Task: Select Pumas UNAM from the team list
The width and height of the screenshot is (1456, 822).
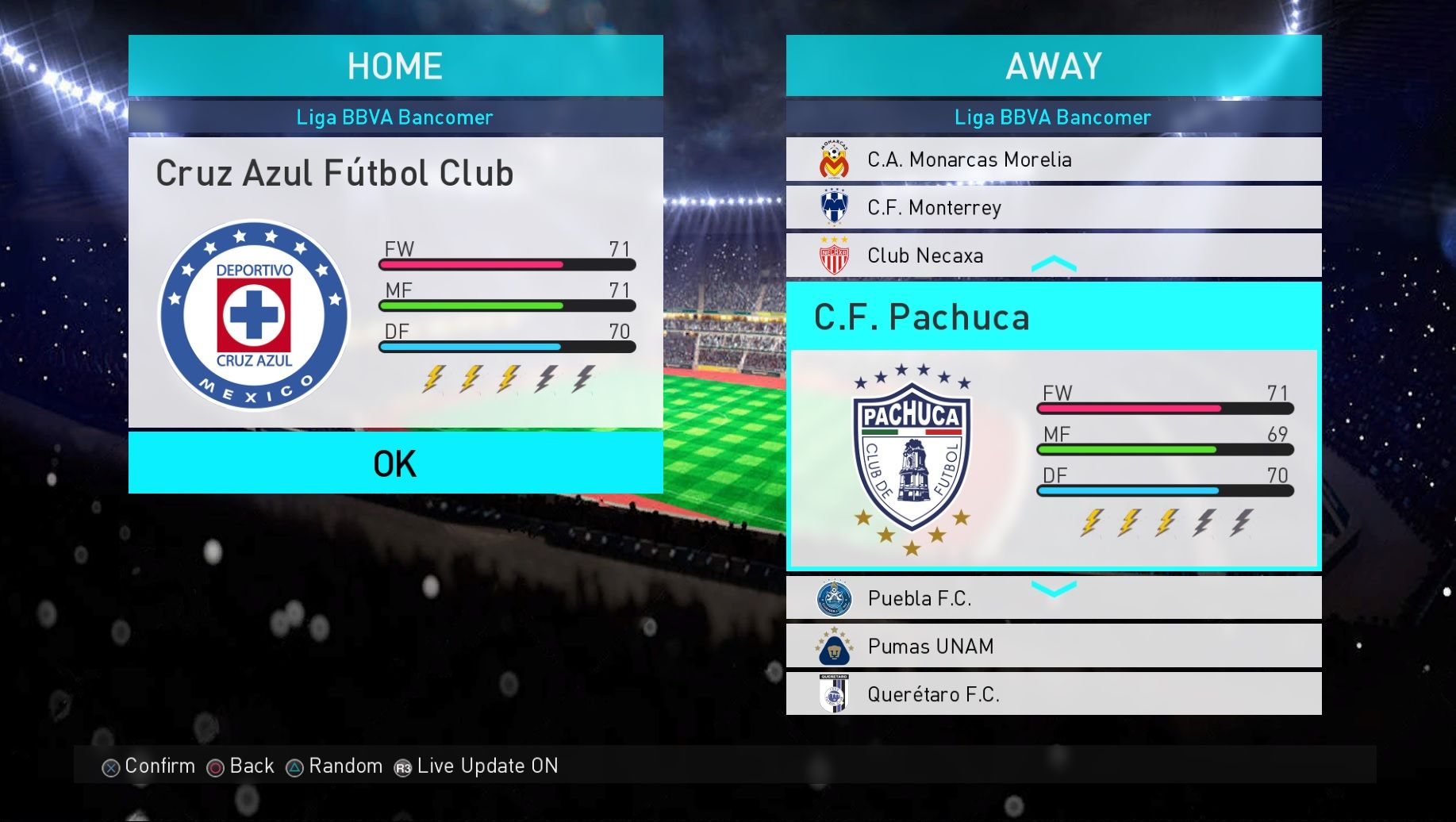Action: tap(1053, 647)
